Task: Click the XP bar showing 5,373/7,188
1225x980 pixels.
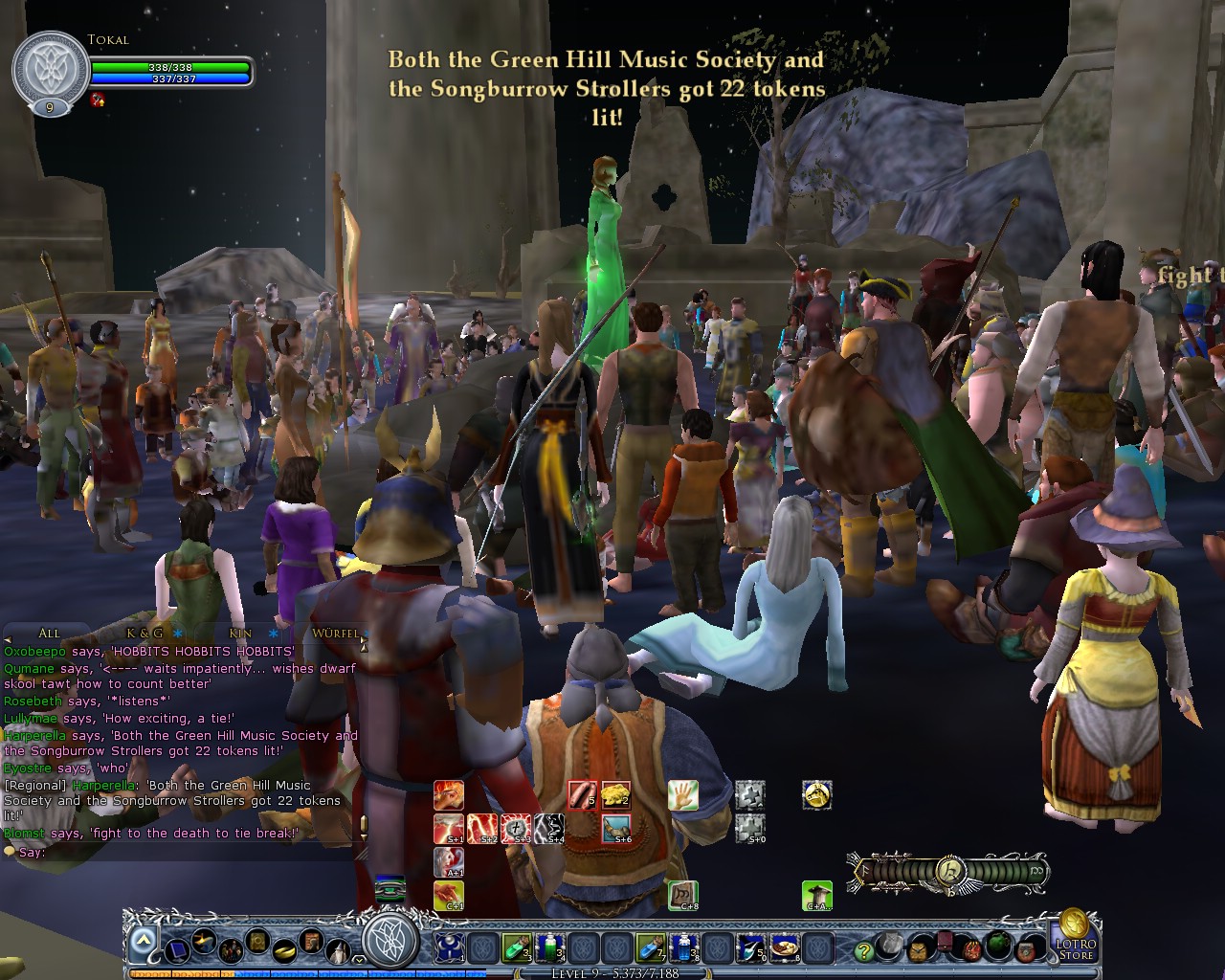Action: [x=614, y=971]
